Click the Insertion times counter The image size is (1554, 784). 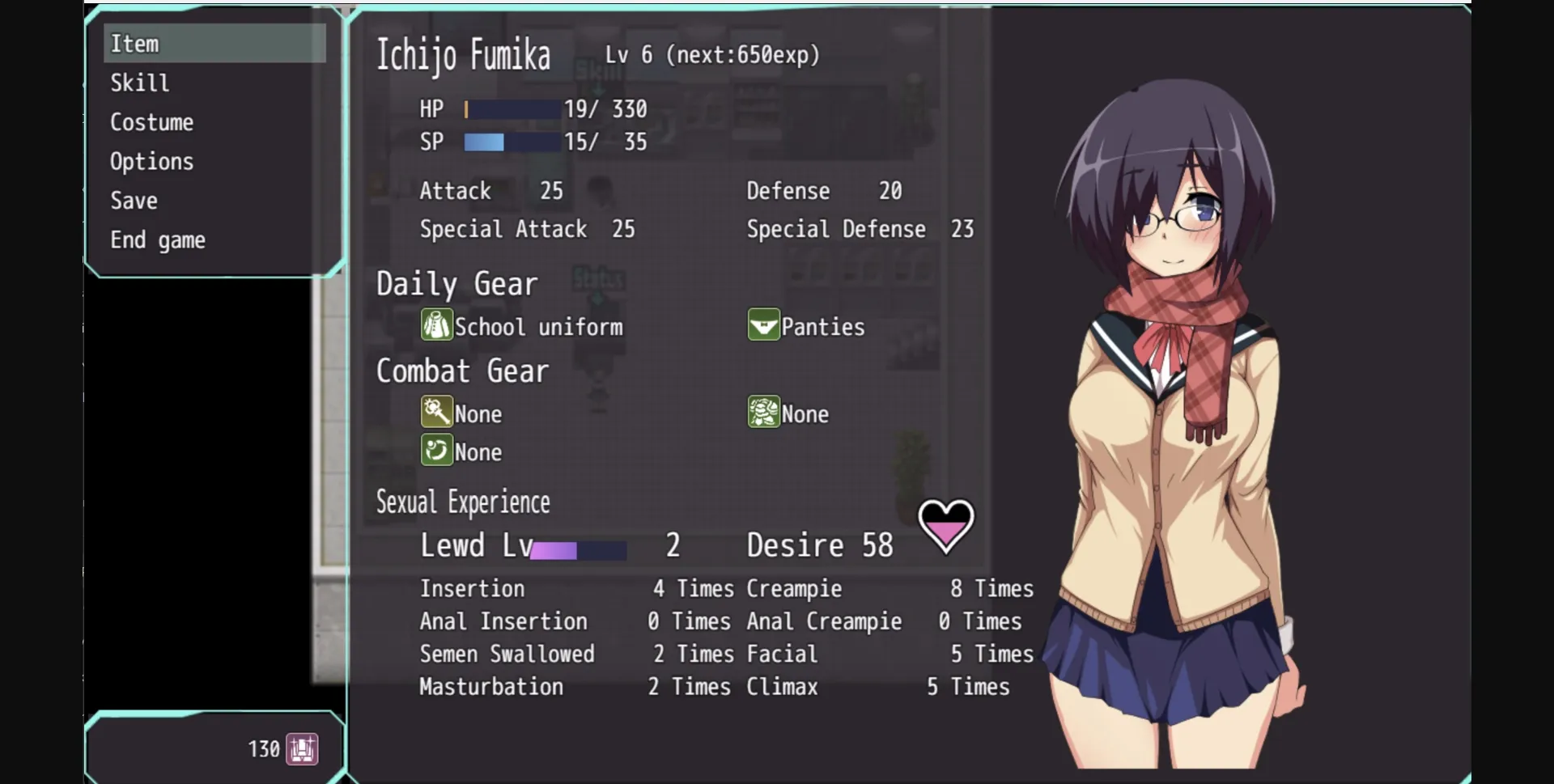click(x=693, y=588)
